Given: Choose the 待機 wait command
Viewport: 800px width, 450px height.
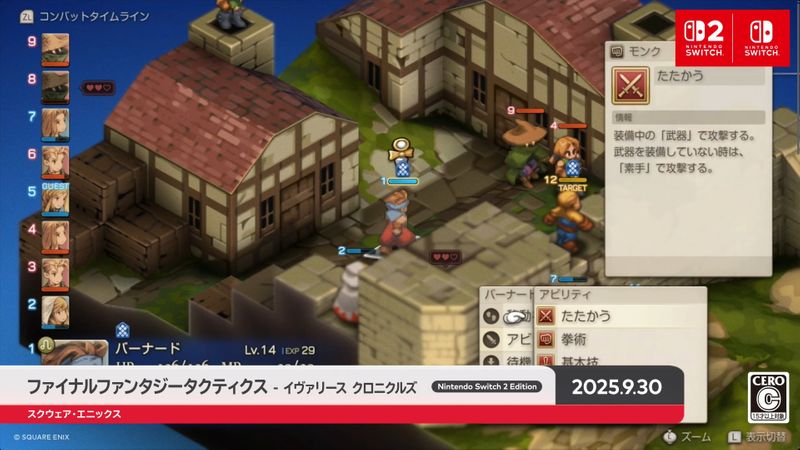Looking at the screenshot, I should pos(508,361).
